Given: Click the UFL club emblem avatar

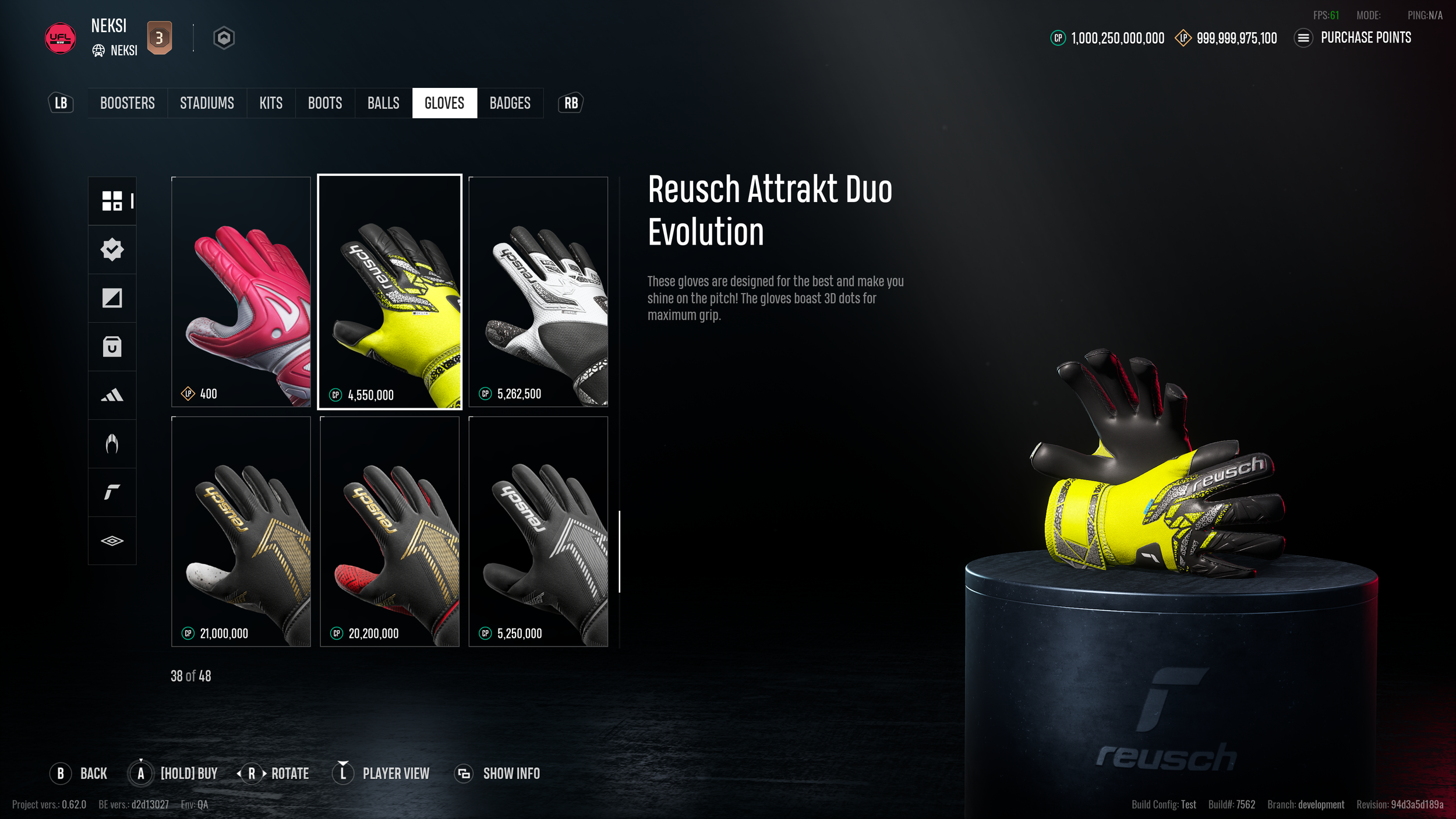Looking at the screenshot, I should click(x=60, y=38).
